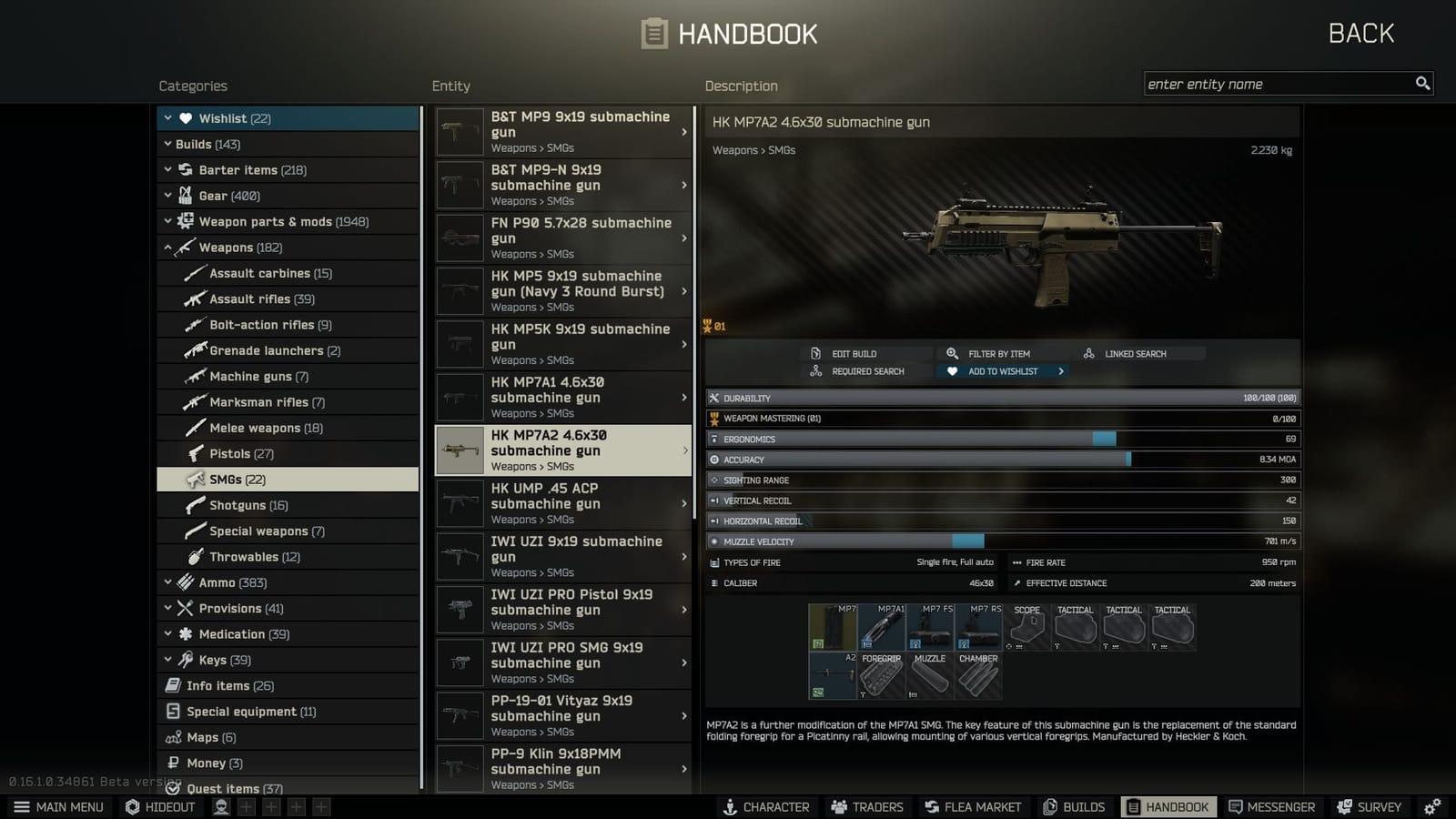Screen dimensions: 1456x819
Task: Open MAIN MENU from the bottom bar
Action: click(58, 806)
